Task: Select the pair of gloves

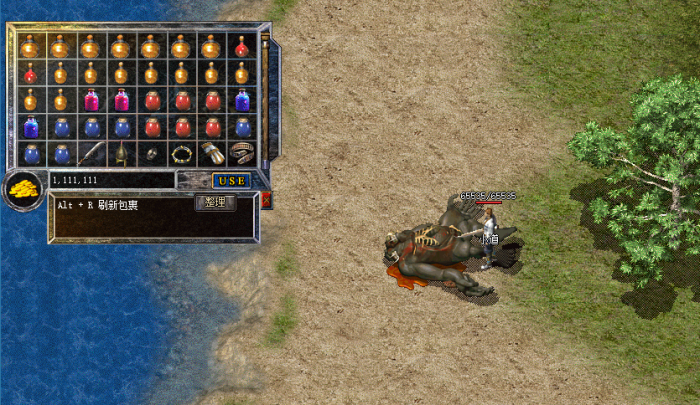Action: [211, 154]
